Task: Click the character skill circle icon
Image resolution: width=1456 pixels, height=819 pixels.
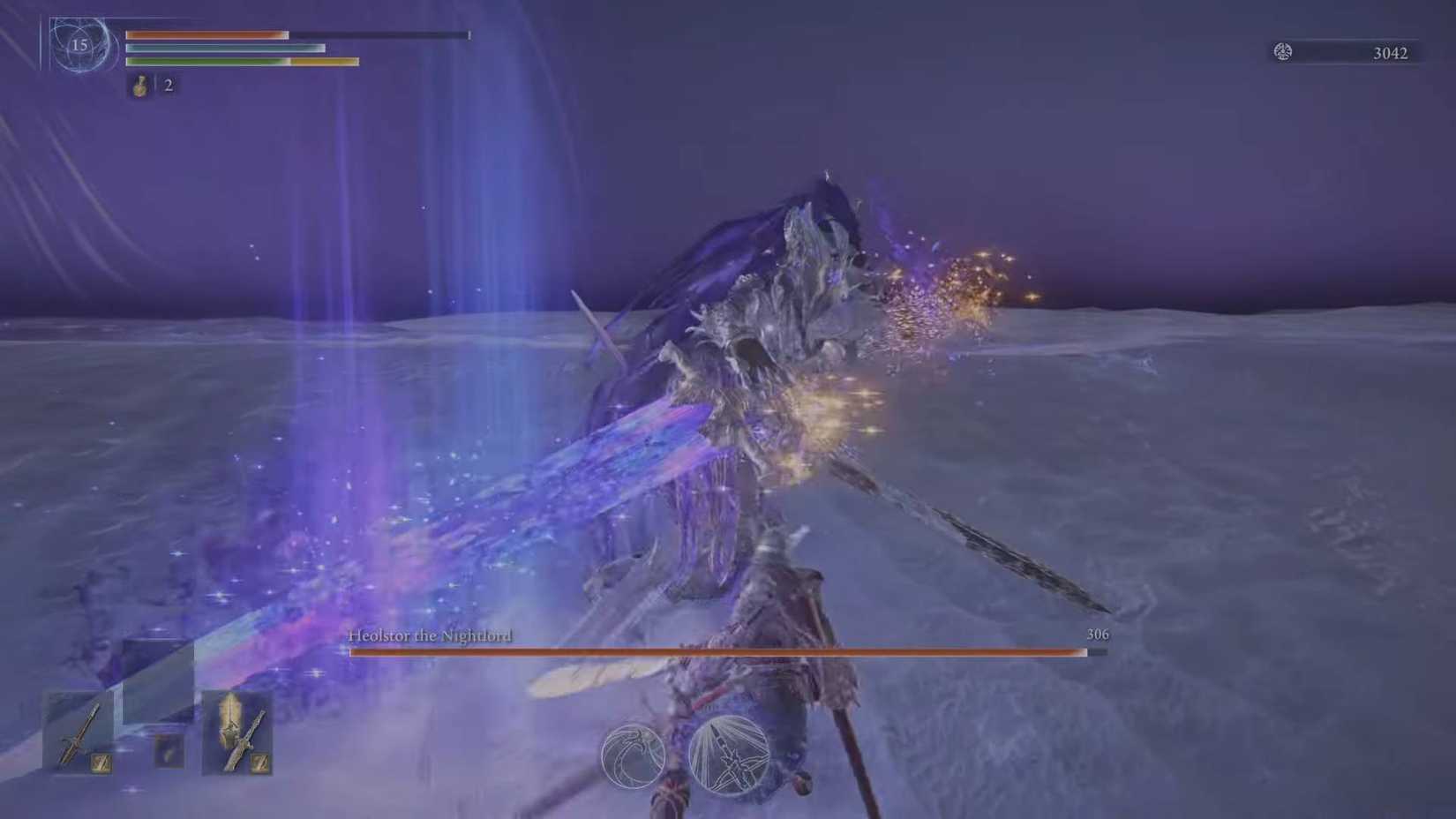Action: [x=634, y=757]
